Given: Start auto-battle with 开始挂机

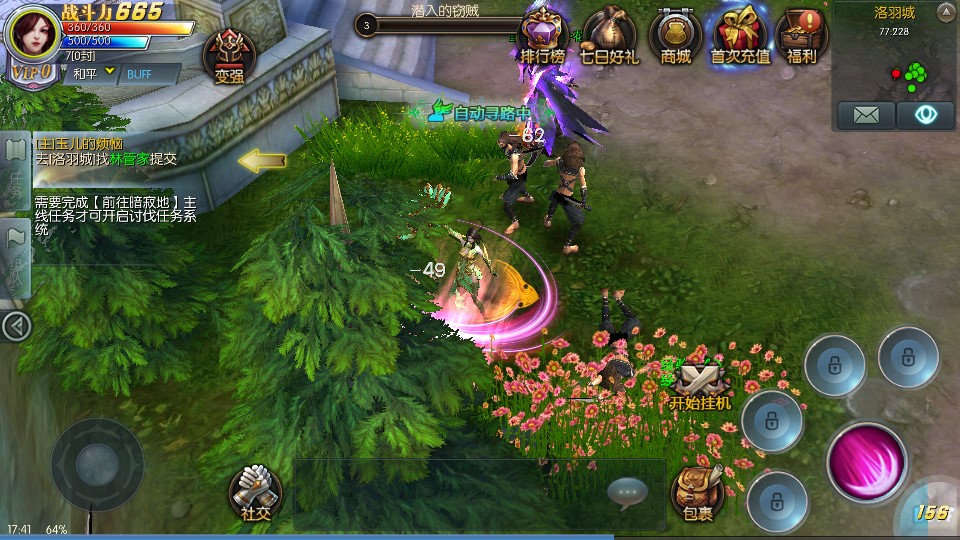Looking at the screenshot, I should pos(700,385).
